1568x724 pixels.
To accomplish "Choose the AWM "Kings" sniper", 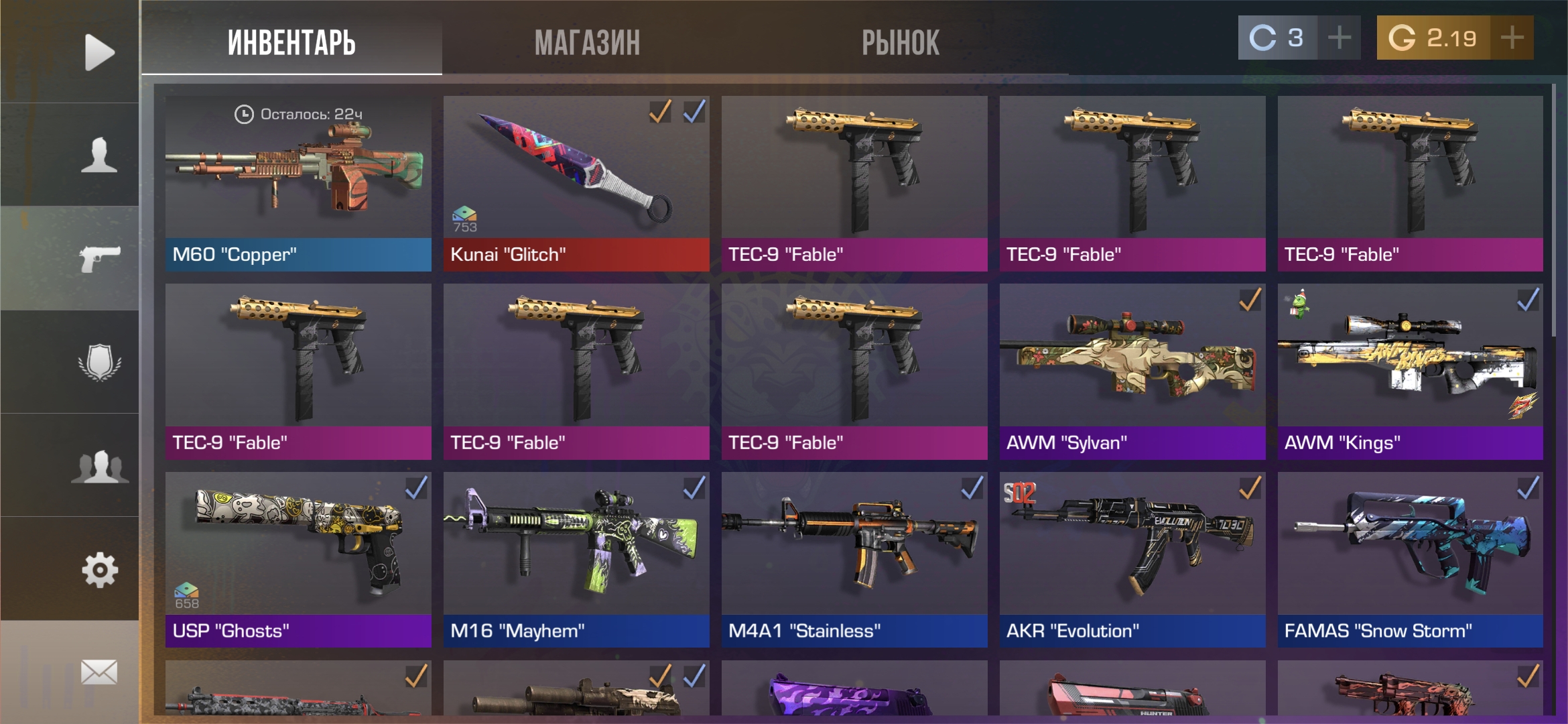I will pos(1410,371).
